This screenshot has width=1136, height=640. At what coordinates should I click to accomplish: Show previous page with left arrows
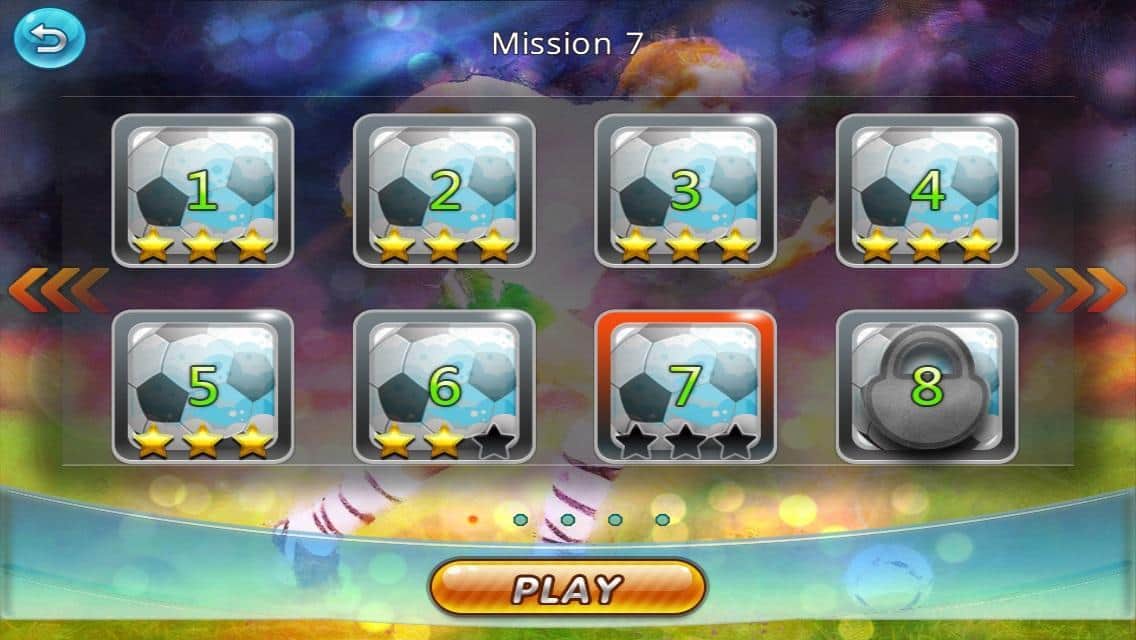tap(57, 290)
